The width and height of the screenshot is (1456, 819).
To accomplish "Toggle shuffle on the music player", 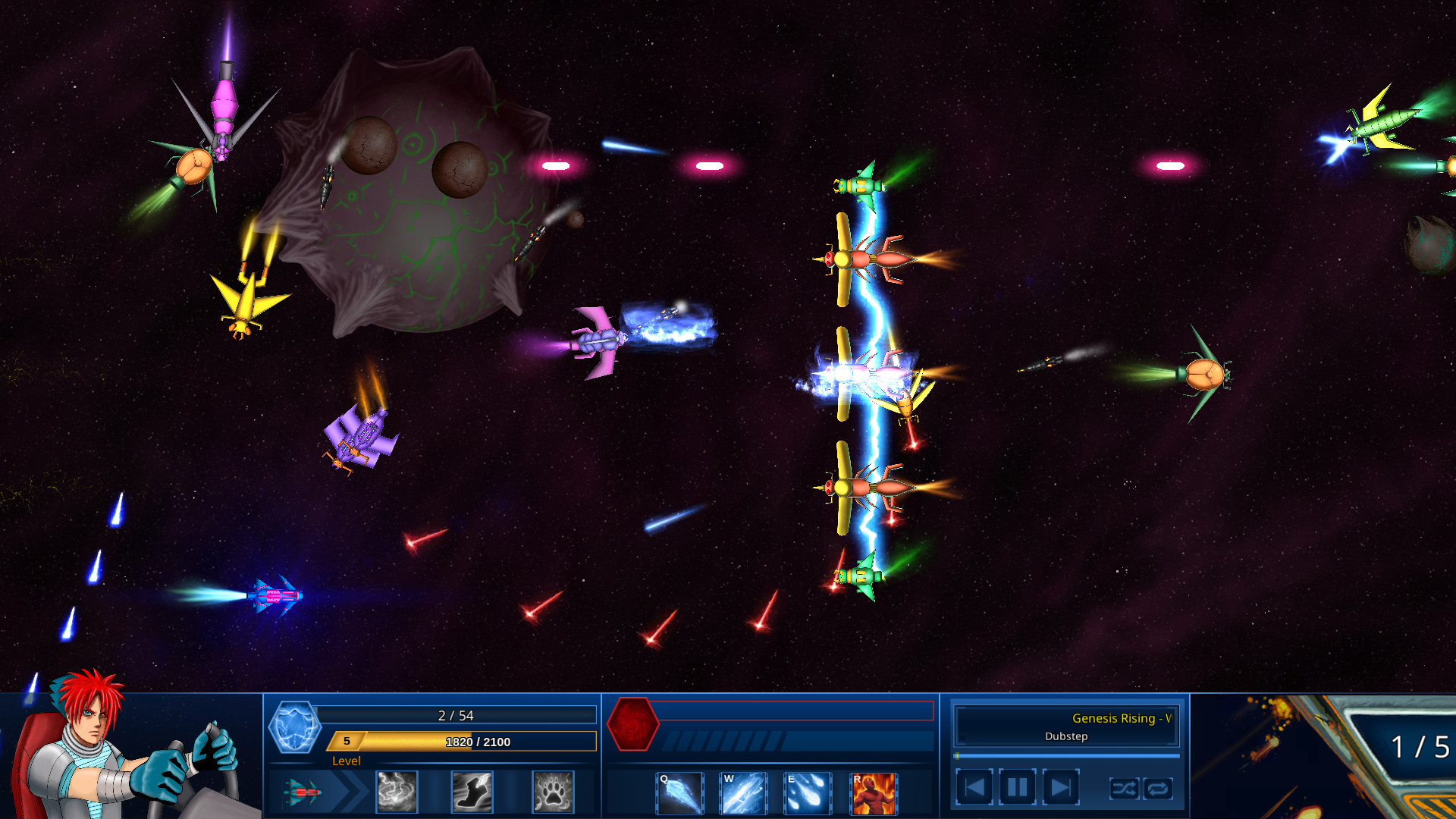I will coord(1124,789).
